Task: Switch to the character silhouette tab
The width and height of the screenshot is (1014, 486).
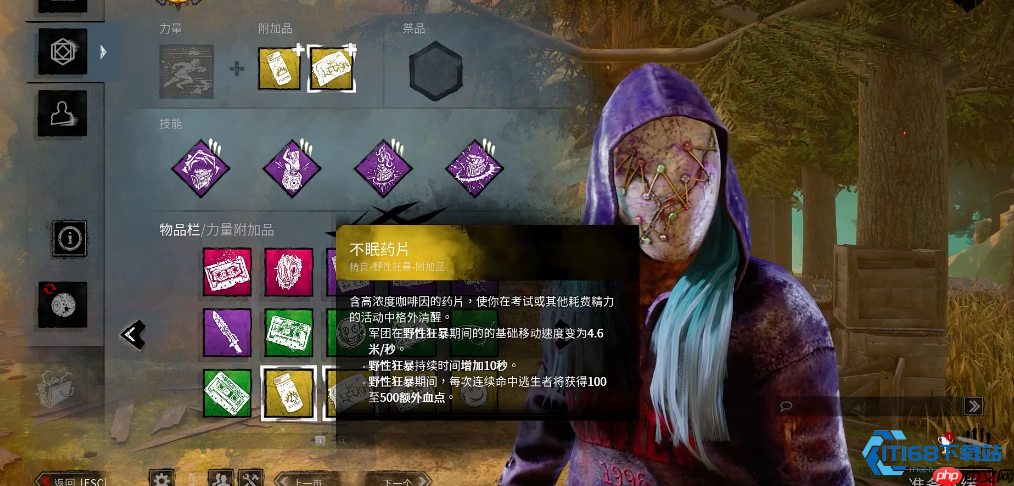Action: pyautogui.click(x=62, y=113)
